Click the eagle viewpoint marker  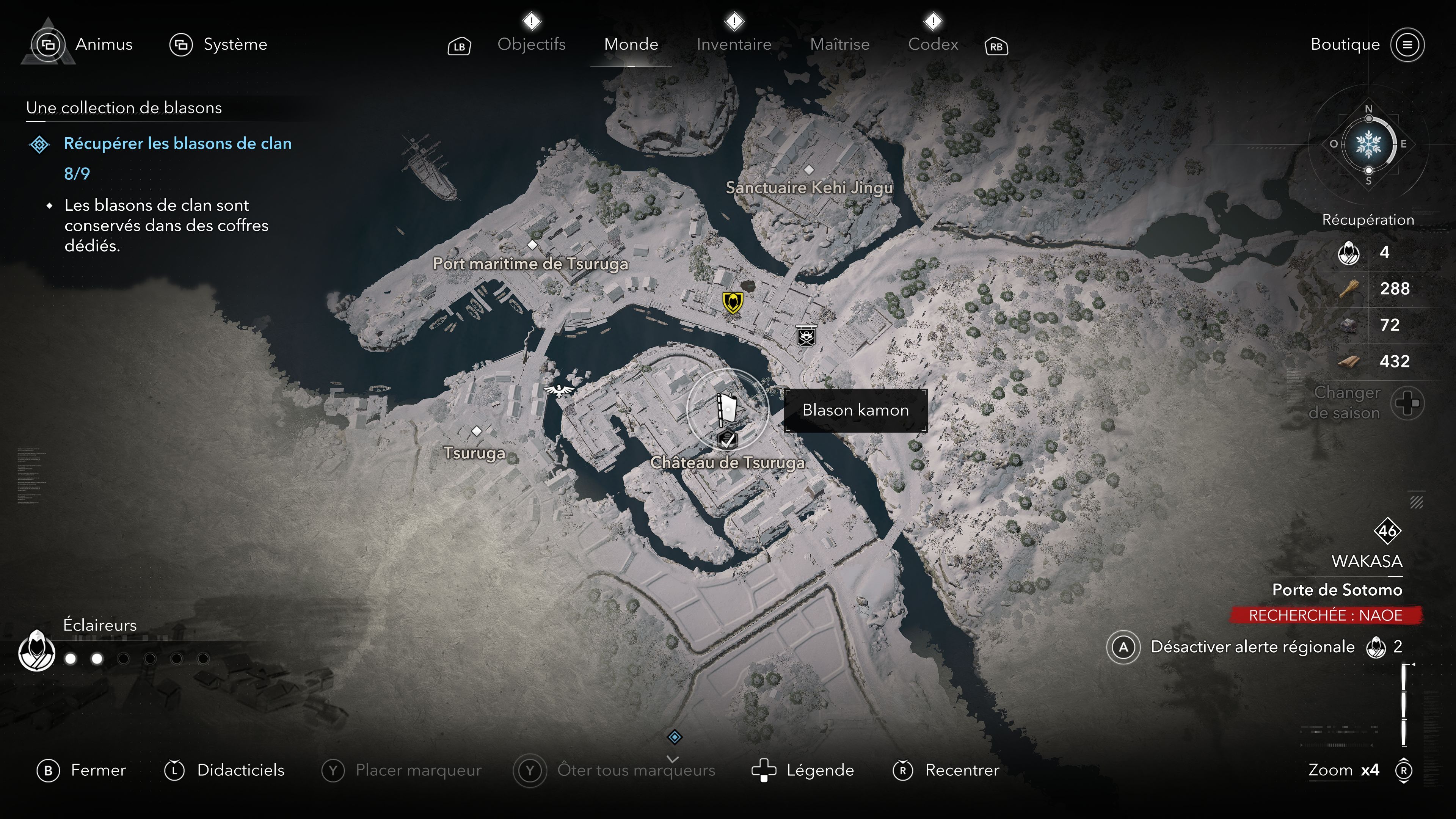click(x=559, y=389)
